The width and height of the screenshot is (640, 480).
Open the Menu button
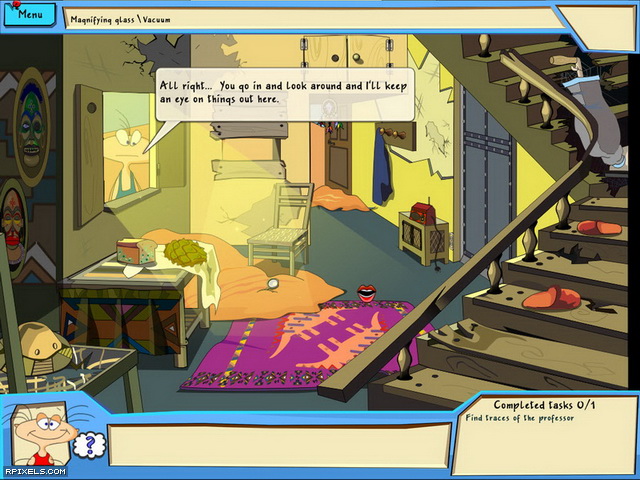point(31,14)
